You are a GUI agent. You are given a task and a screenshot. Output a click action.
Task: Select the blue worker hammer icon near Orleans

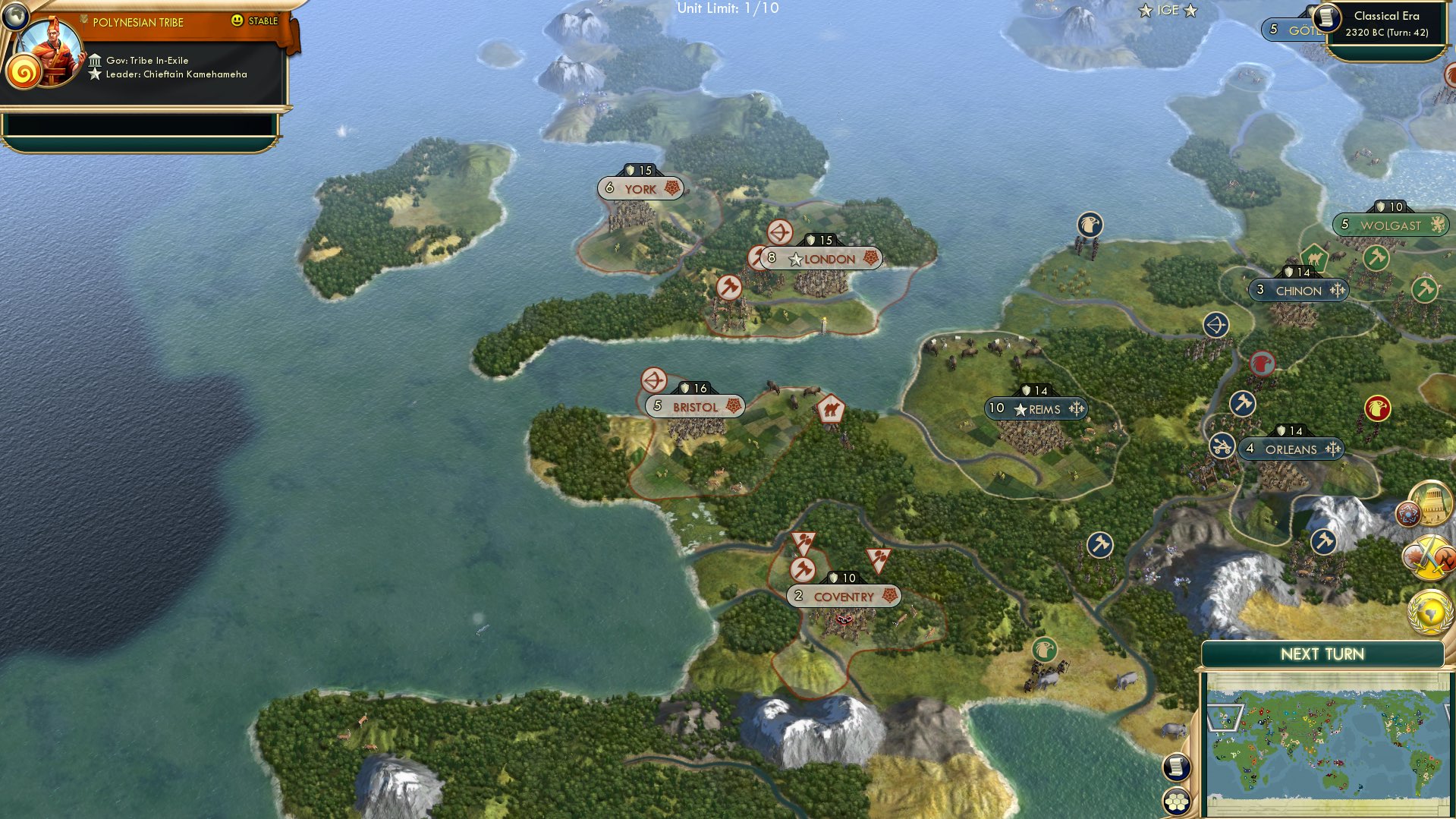click(1243, 405)
